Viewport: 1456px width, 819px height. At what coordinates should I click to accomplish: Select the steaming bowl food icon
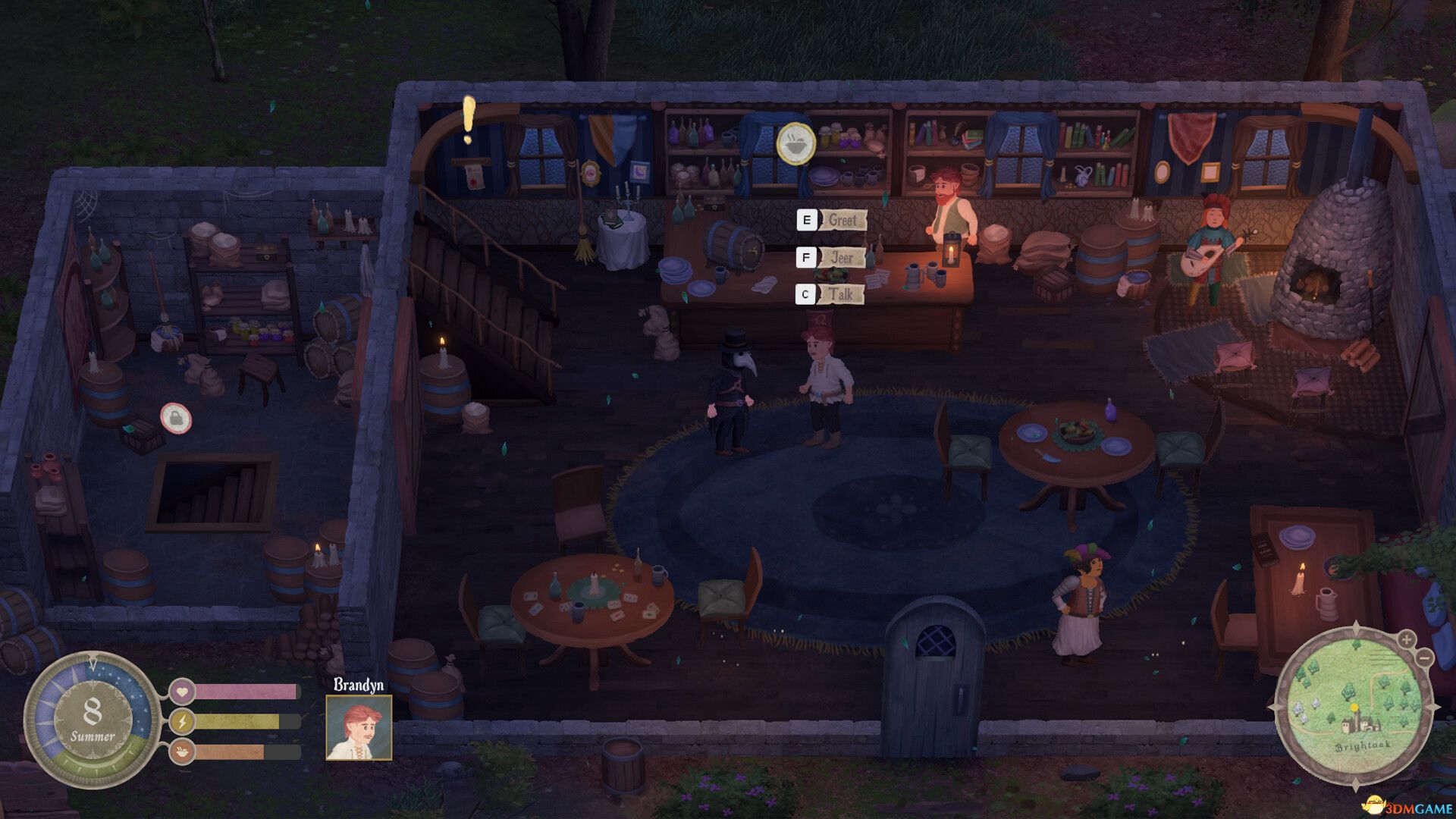(796, 143)
